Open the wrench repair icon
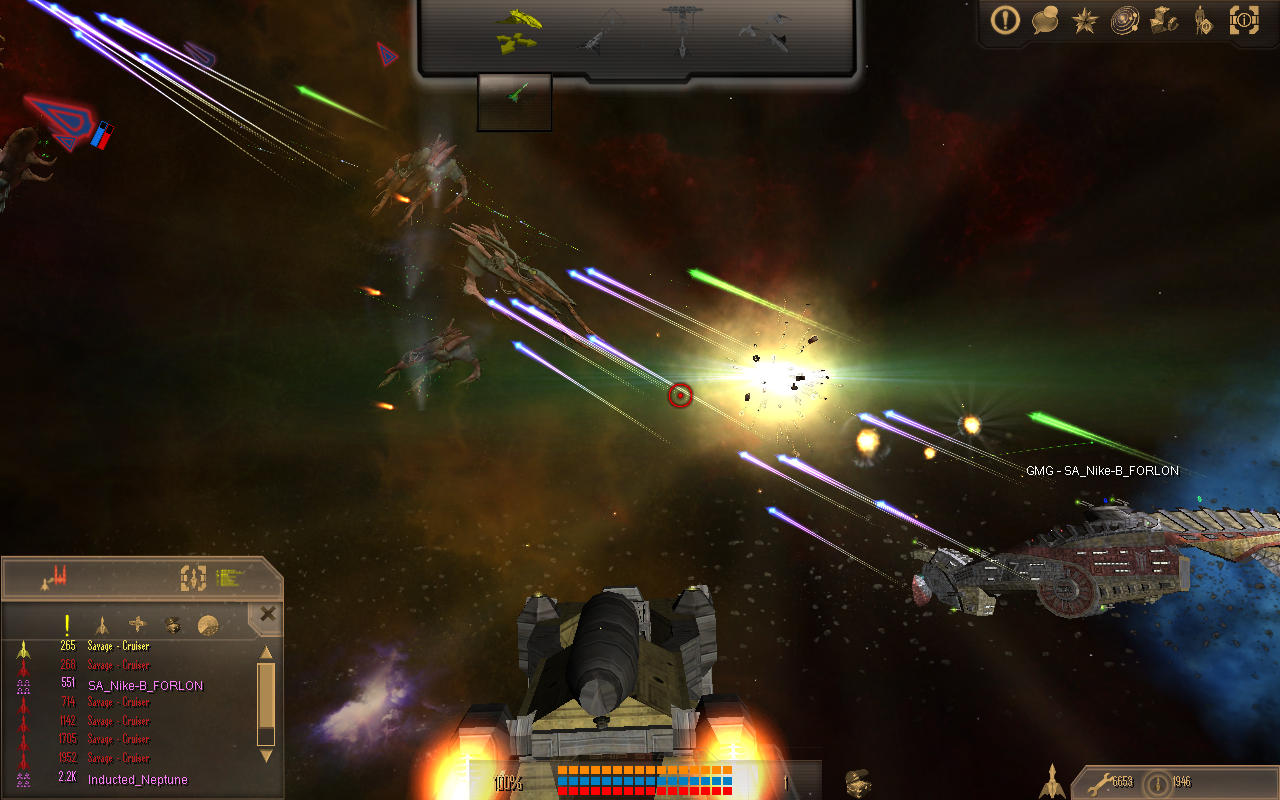 pos(1099,782)
